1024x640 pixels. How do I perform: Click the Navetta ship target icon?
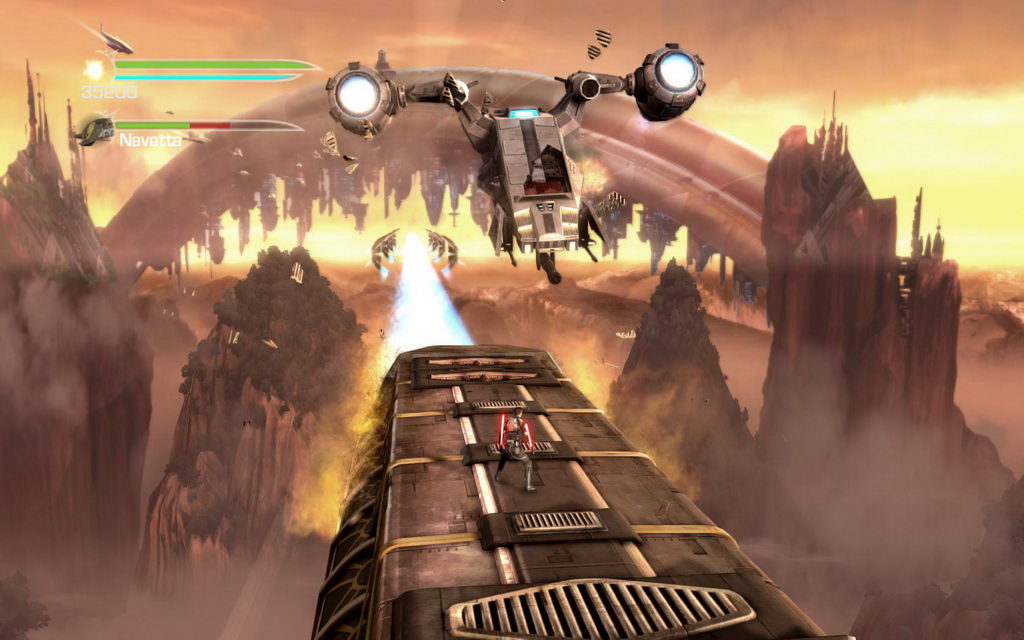[95, 130]
